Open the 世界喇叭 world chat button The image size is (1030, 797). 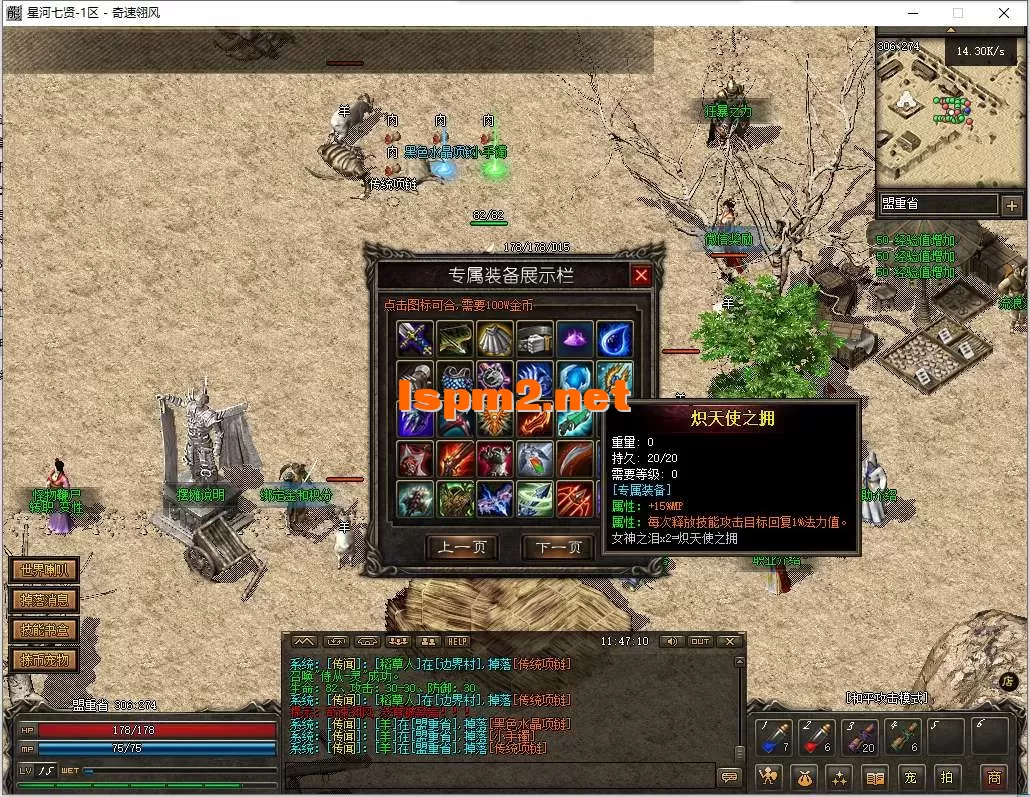(43, 571)
